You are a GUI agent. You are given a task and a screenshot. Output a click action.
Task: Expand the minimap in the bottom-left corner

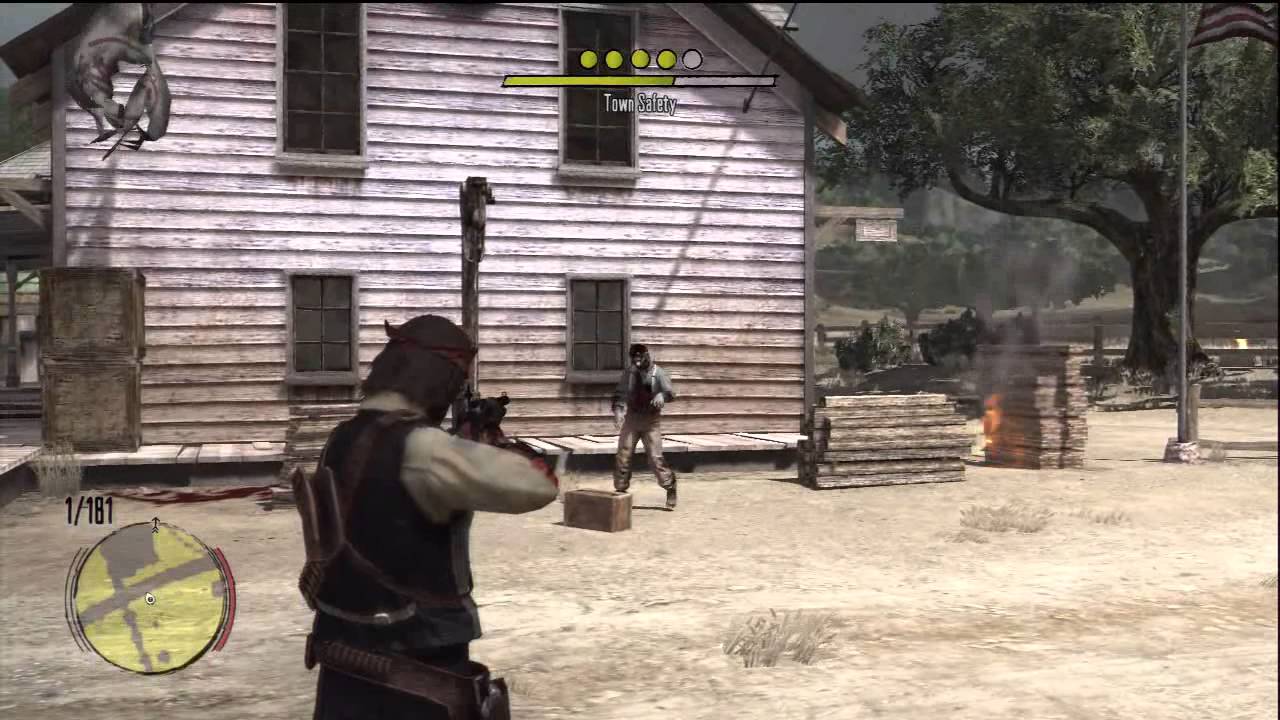[148, 600]
